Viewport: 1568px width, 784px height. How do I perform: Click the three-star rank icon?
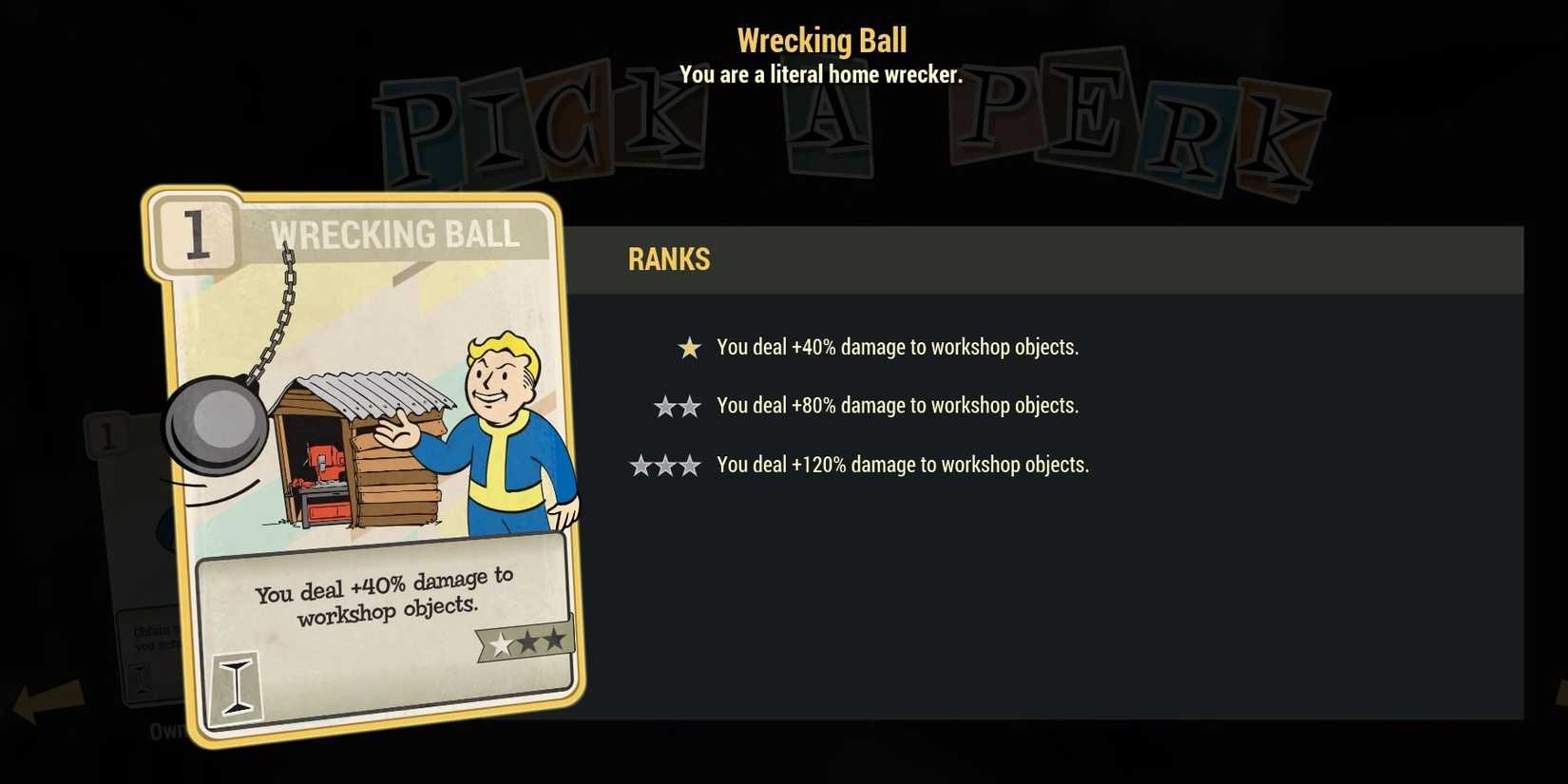coord(666,466)
